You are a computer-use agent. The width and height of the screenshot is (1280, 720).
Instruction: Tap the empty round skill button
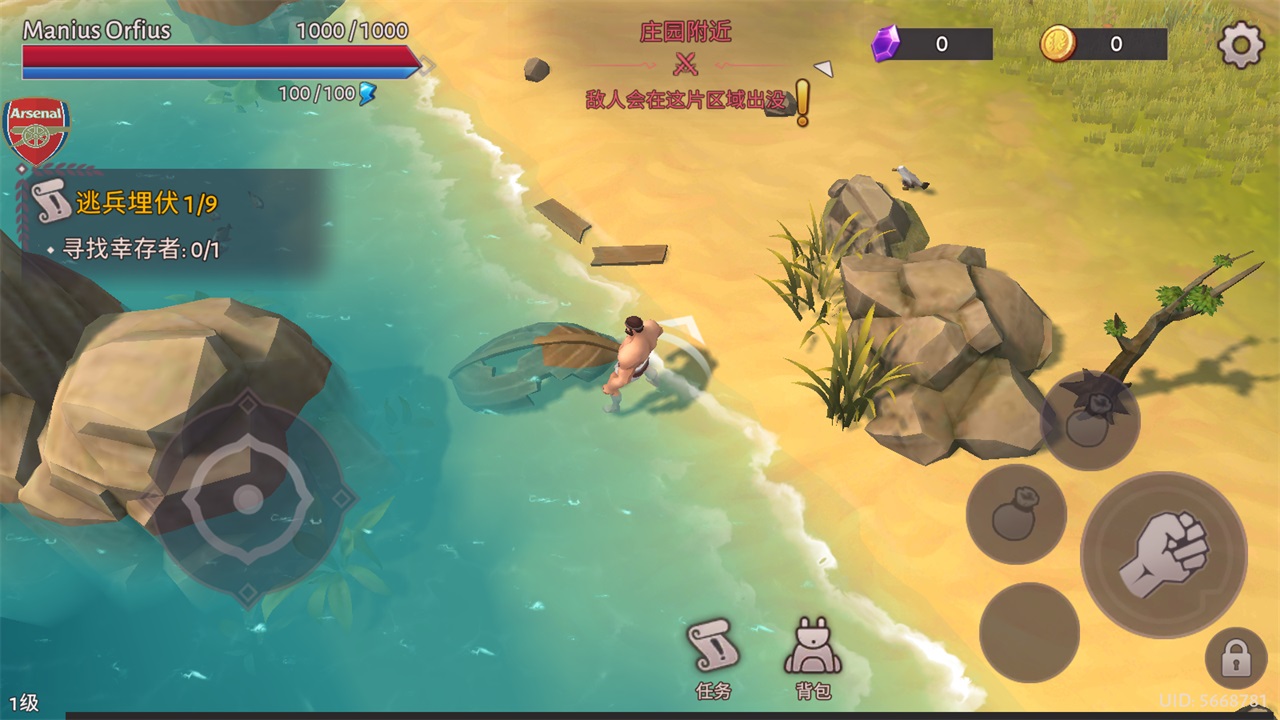click(x=1028, y=632)
